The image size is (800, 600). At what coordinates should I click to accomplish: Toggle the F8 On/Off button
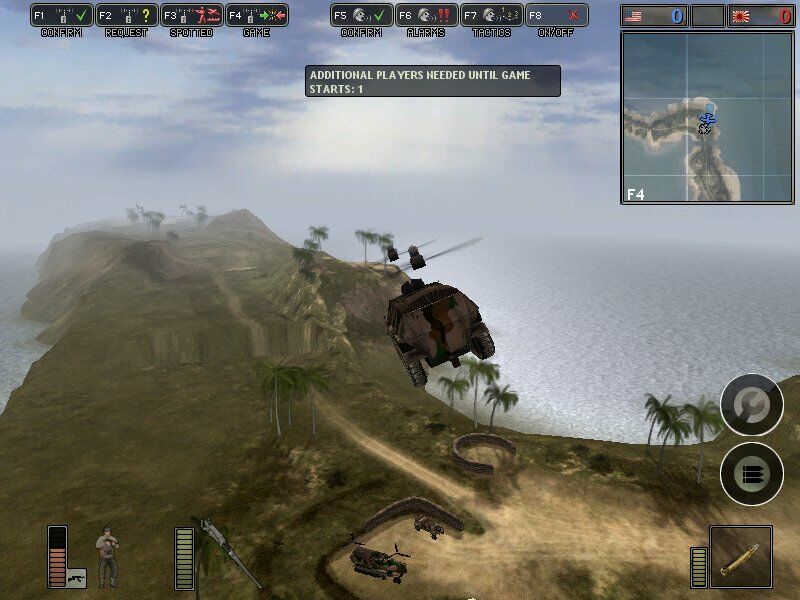(x=556, y=16)
